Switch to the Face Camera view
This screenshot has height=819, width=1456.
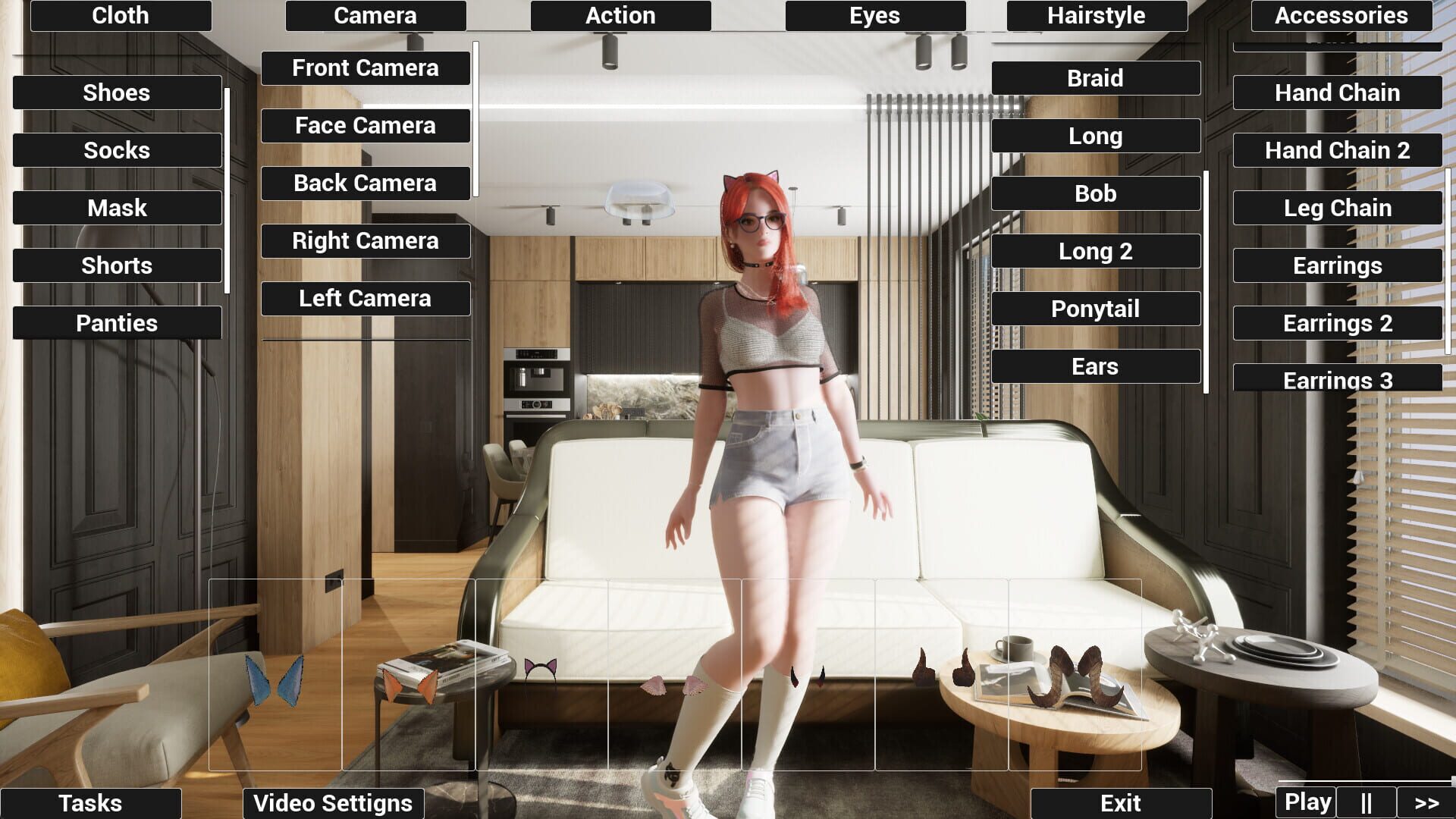click(366, 125)
